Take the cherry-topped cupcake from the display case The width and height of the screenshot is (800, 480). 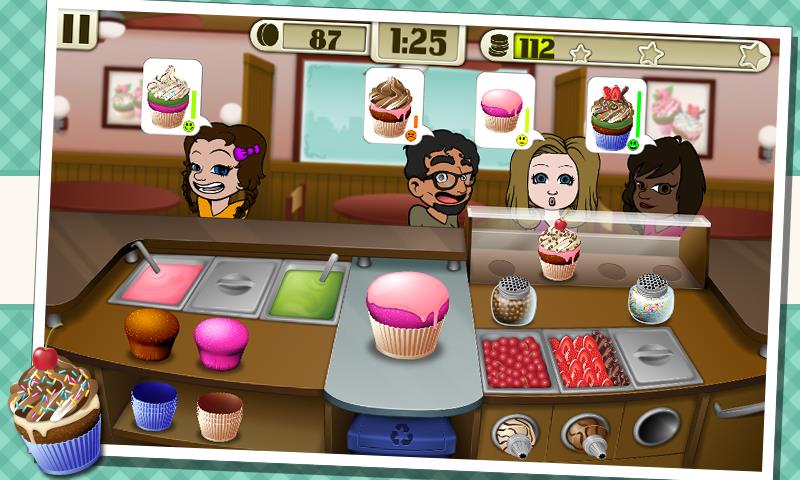pos(558,250)
